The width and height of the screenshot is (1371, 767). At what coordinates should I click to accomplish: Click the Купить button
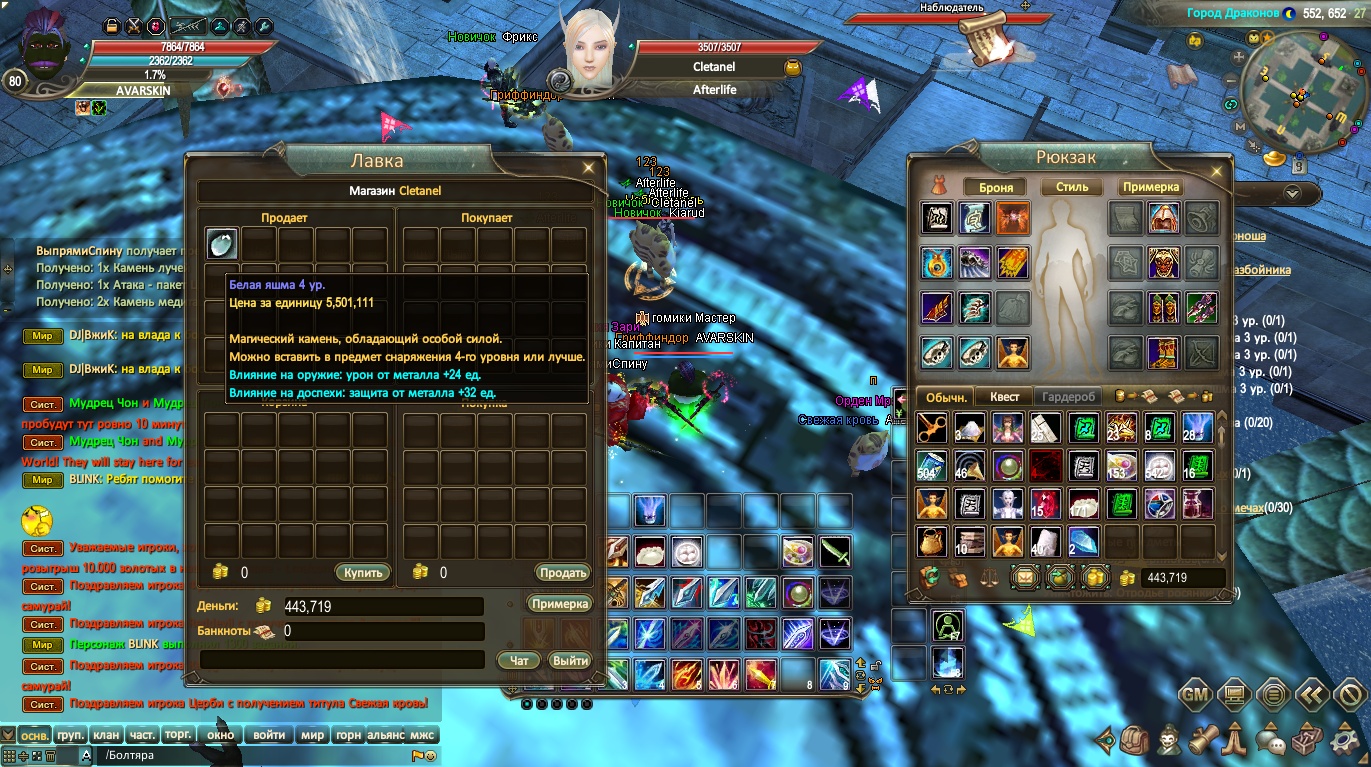click(362, 573)
